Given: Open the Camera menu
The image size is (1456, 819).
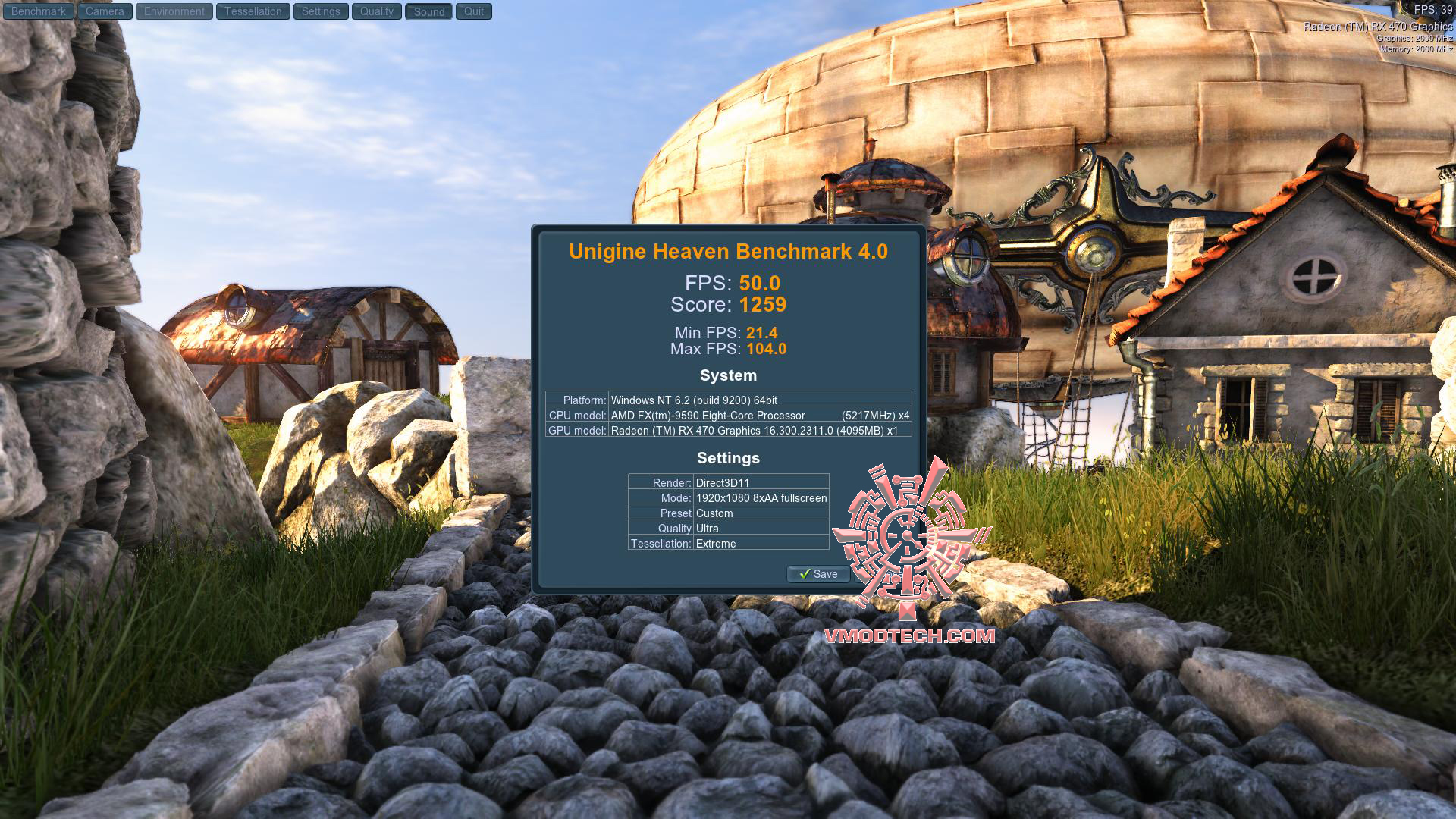Looking at the screenshot, I should [105, 11].
